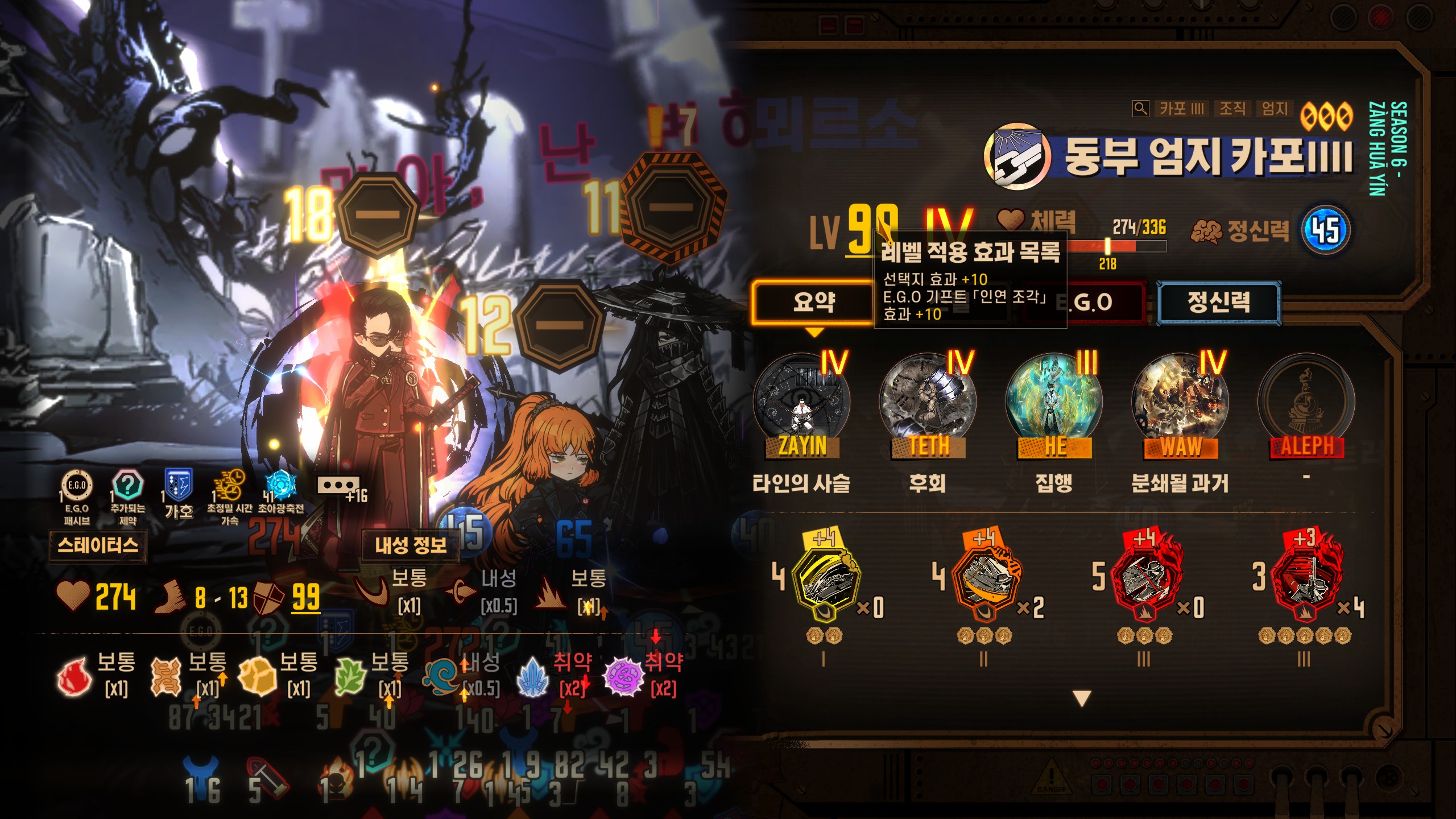Viewport: 1456px width, 819px height.
Task: Click the level 99 number
Action: pos(872,230)
